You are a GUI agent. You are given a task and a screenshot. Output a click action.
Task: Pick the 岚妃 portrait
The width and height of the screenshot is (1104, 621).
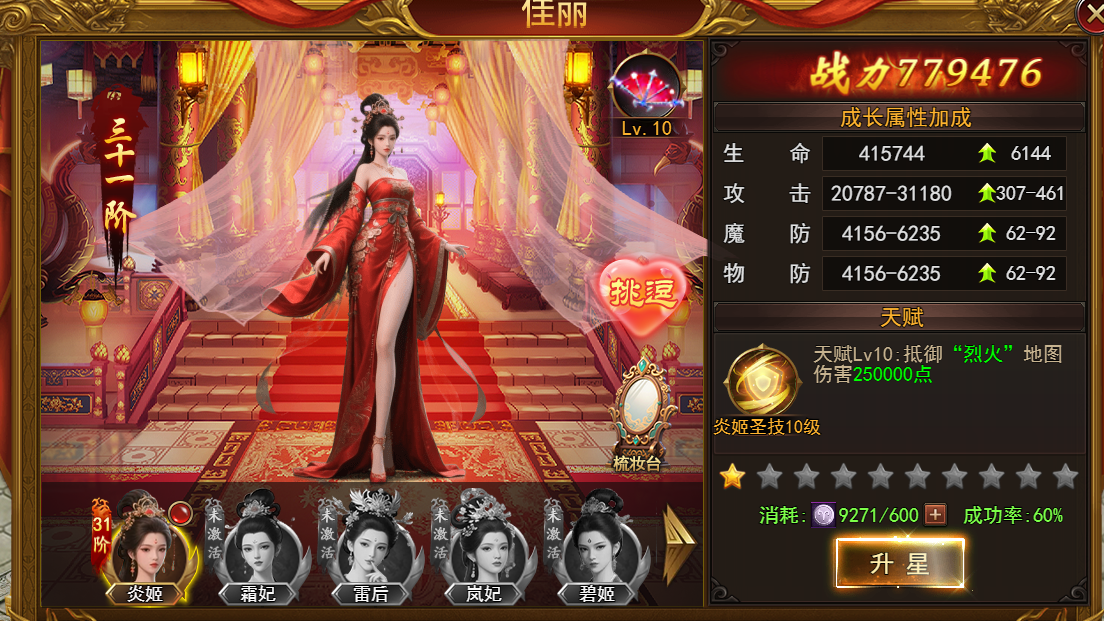point(485,547)
